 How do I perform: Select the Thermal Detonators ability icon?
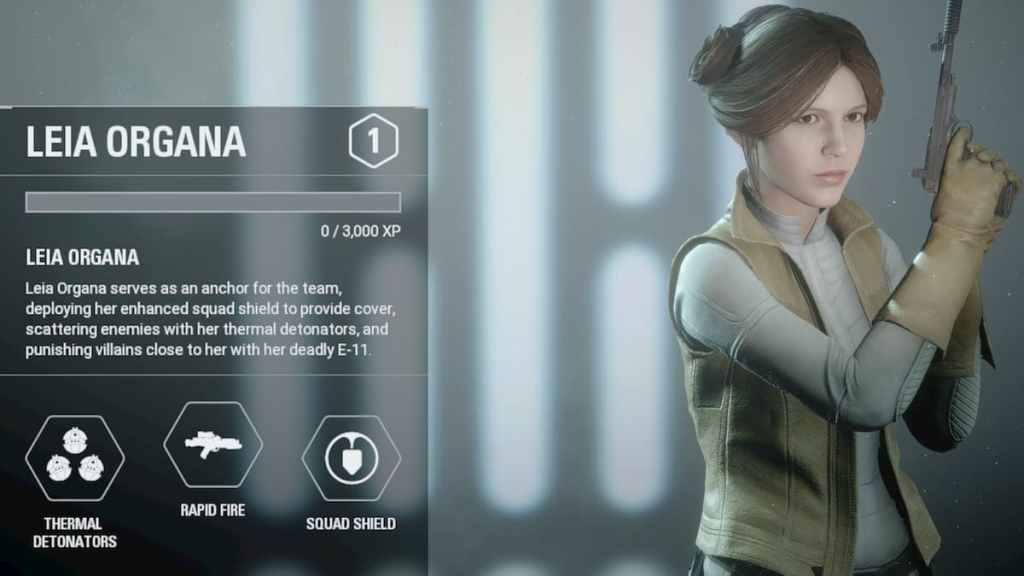[x=74, y=458]
